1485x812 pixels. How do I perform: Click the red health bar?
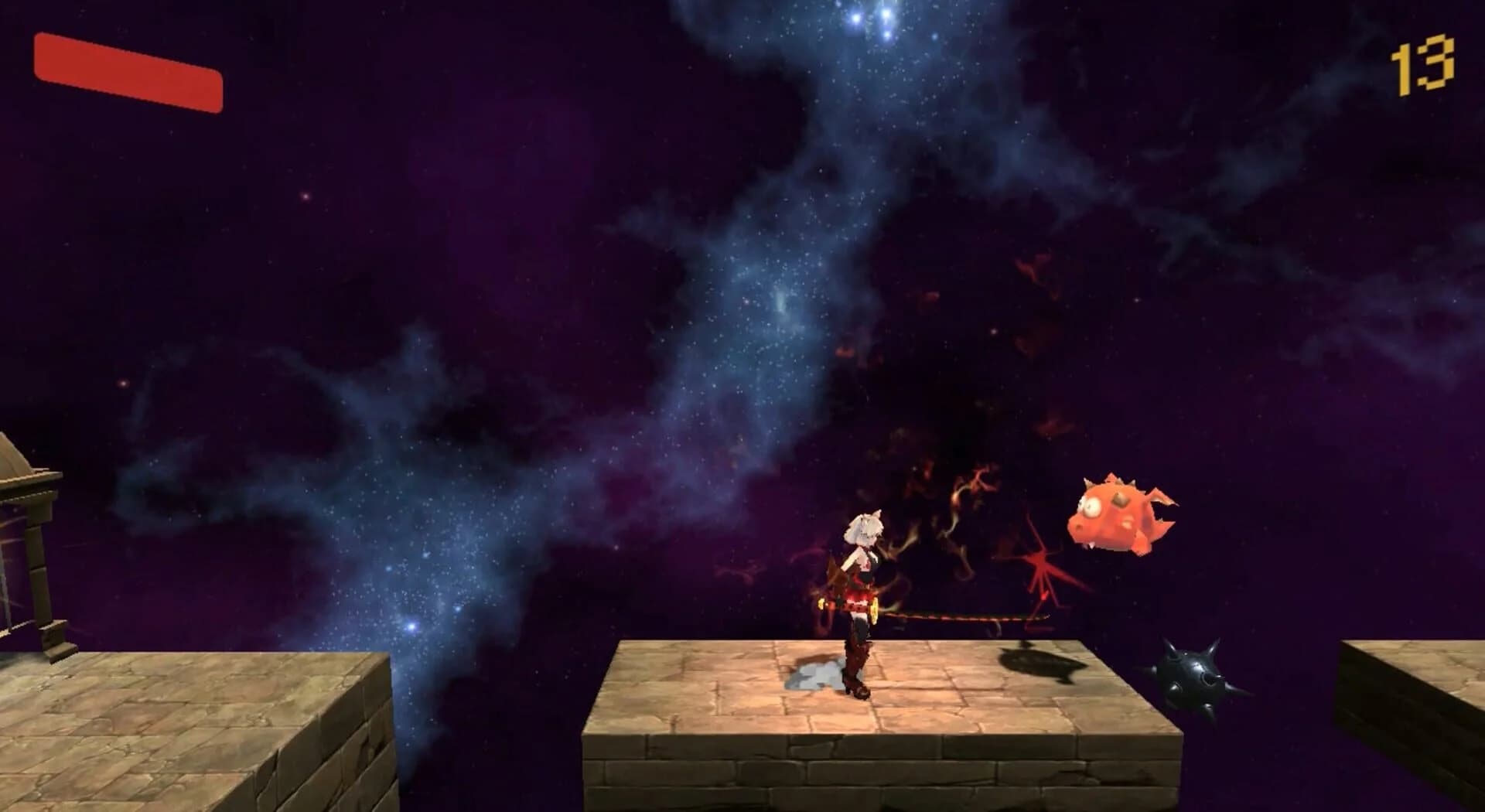(x=128, y=72)
